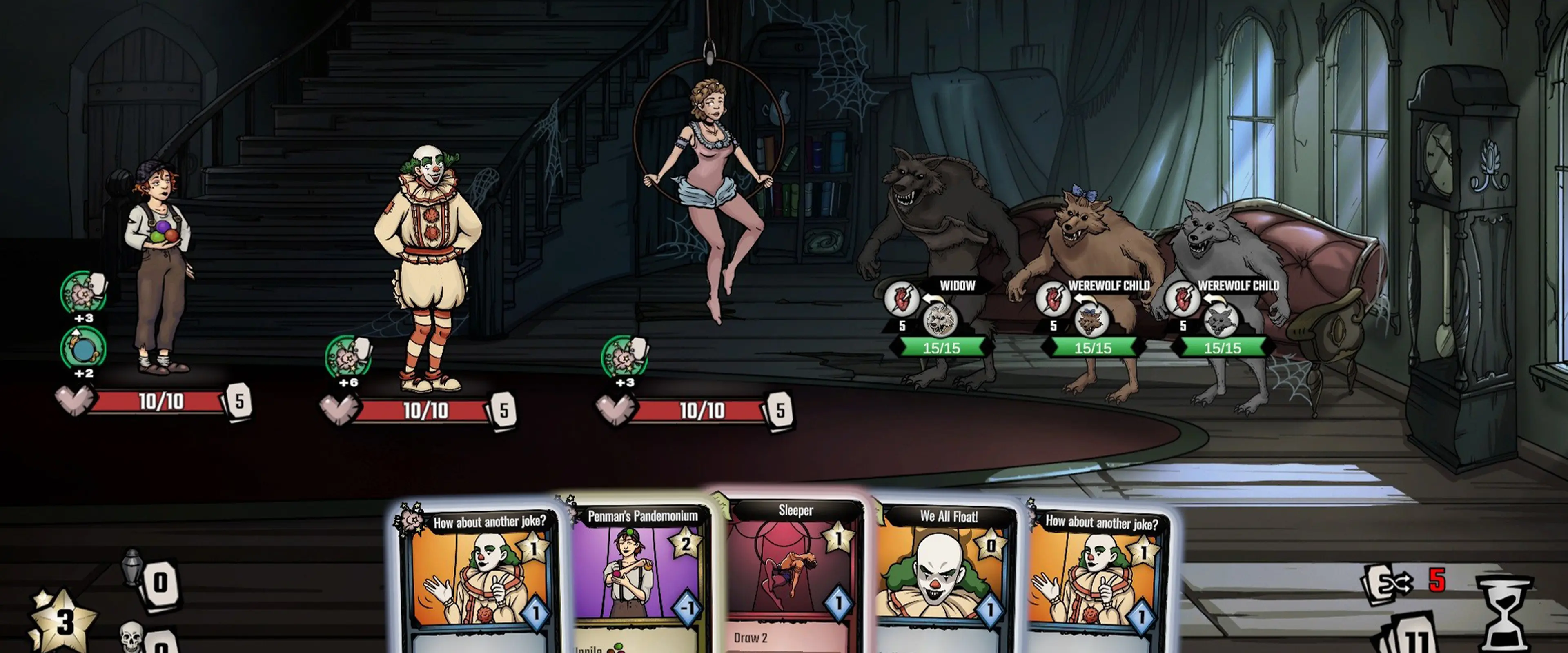Inspect the acrobat's +3 flower buff
1568x653 pixels.
point(624,358)
